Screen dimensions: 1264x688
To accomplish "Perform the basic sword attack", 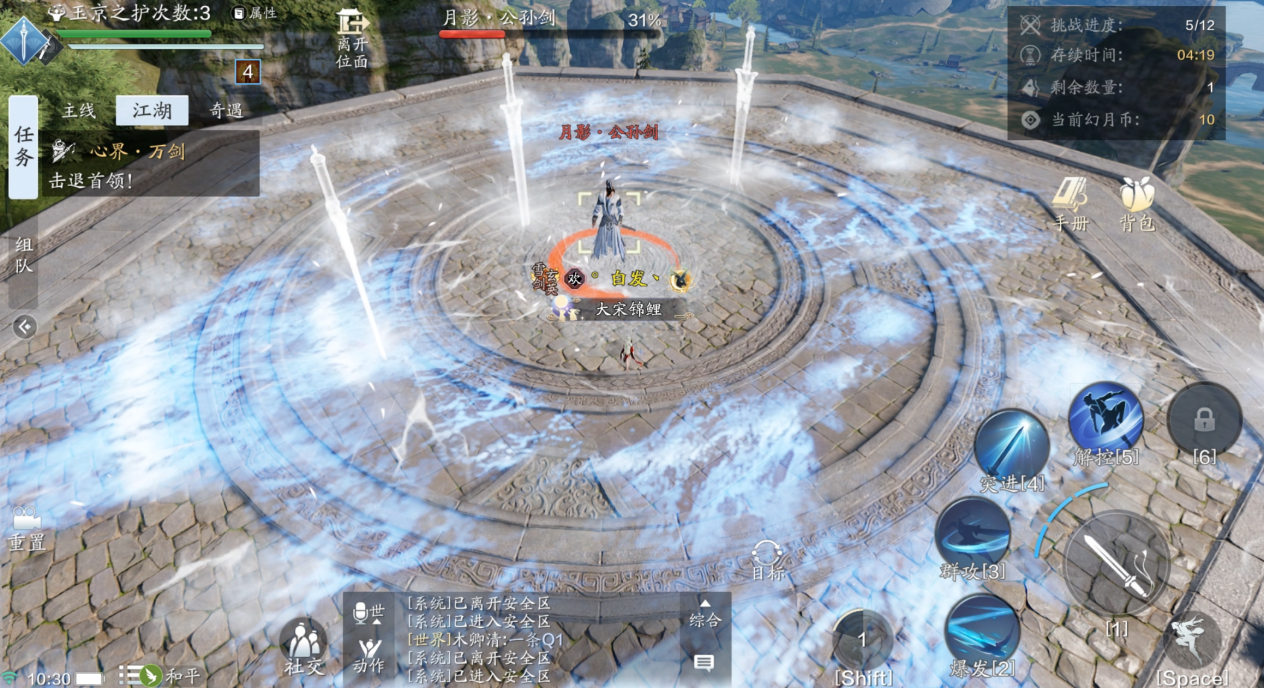I will [1116, 565].
